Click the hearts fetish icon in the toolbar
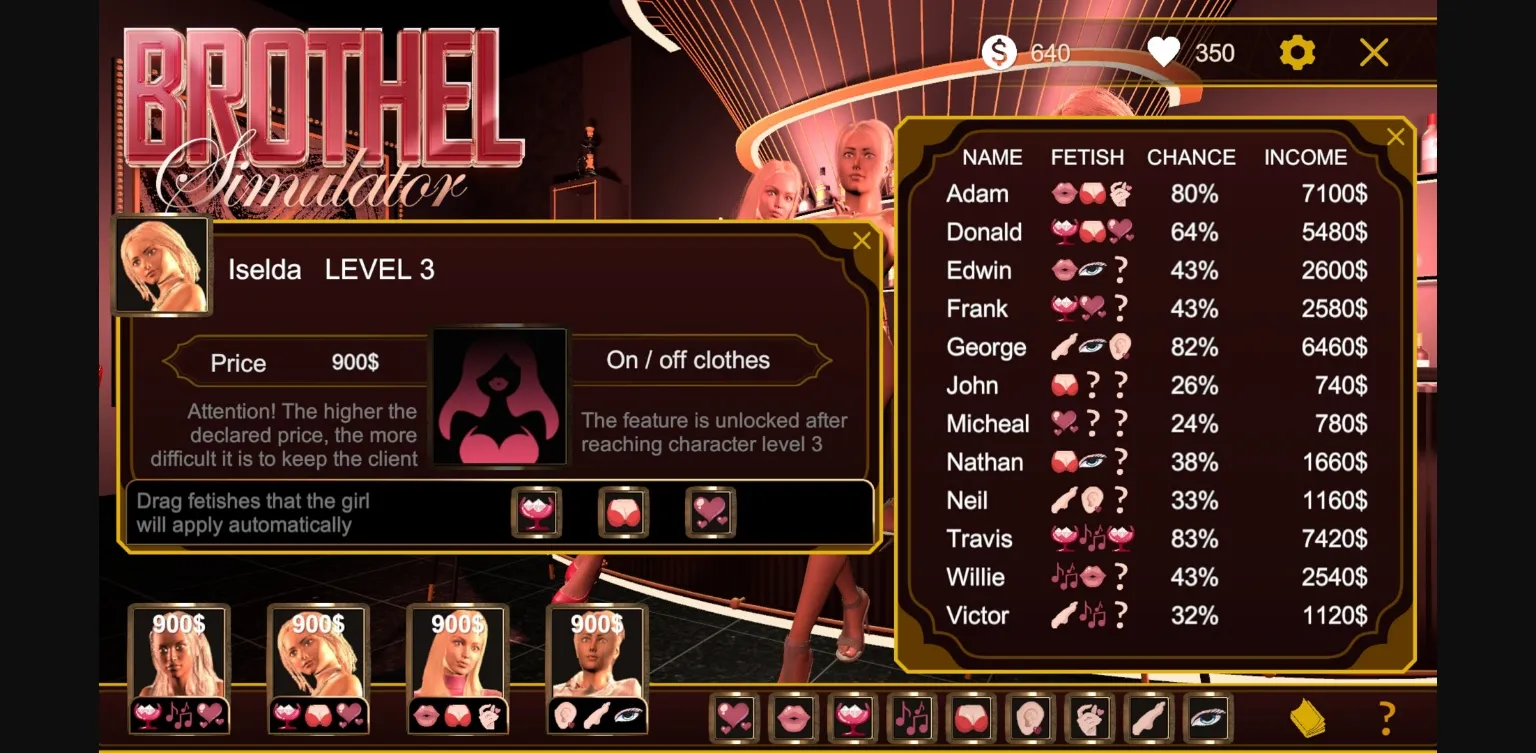Image resolution: width=1536 pixels, height=753 pixels. click(x=733, y=717)
